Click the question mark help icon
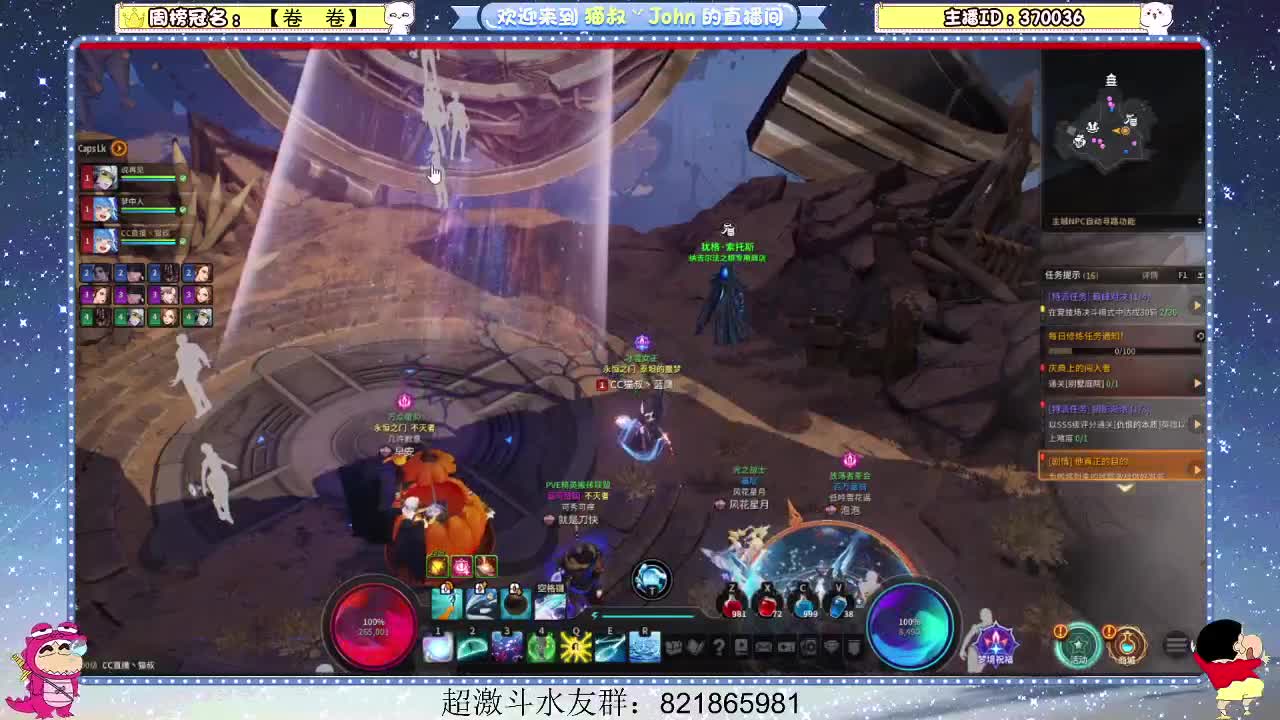Viewport: 1280px width, 720px height. pyautogui.click(x=718, y=646)
